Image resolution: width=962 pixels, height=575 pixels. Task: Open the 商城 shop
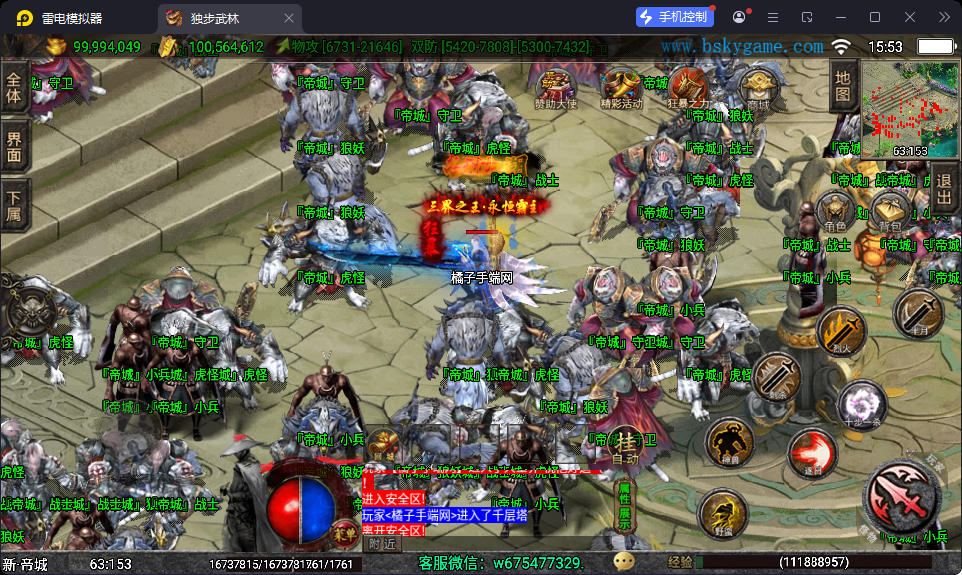click(x=758, y=86)
